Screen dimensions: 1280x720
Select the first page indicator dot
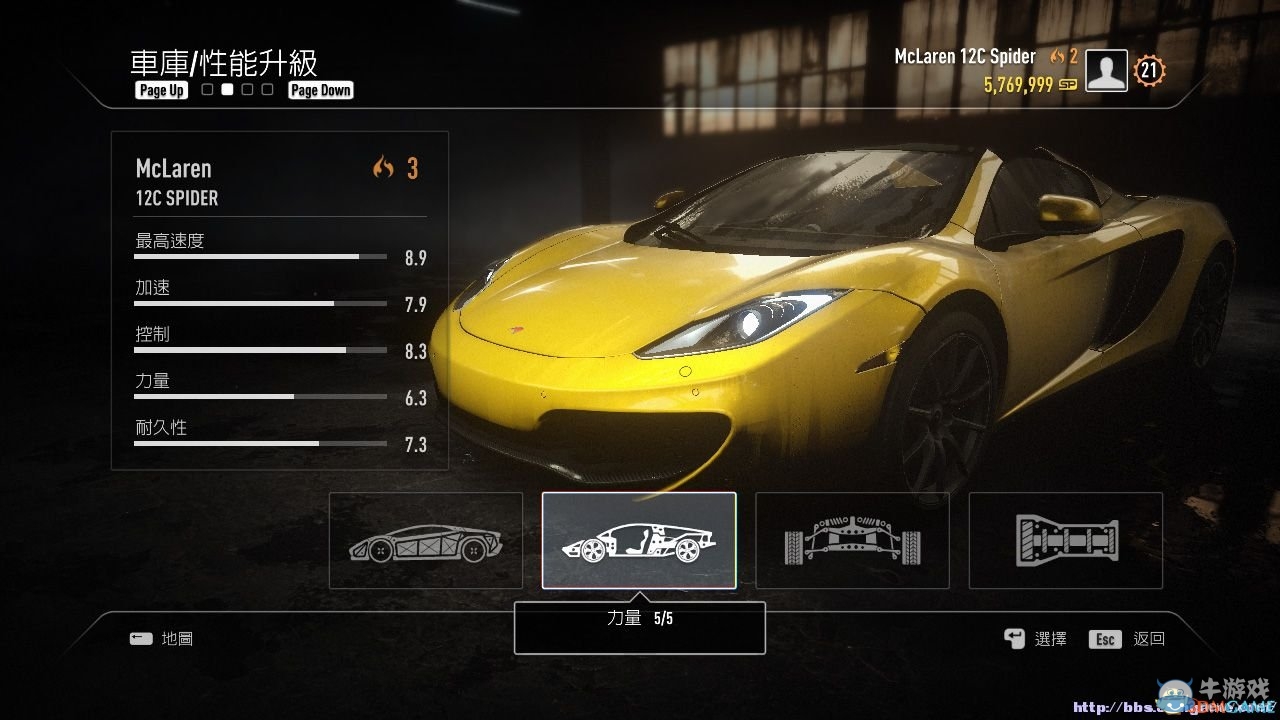[205, 89]
